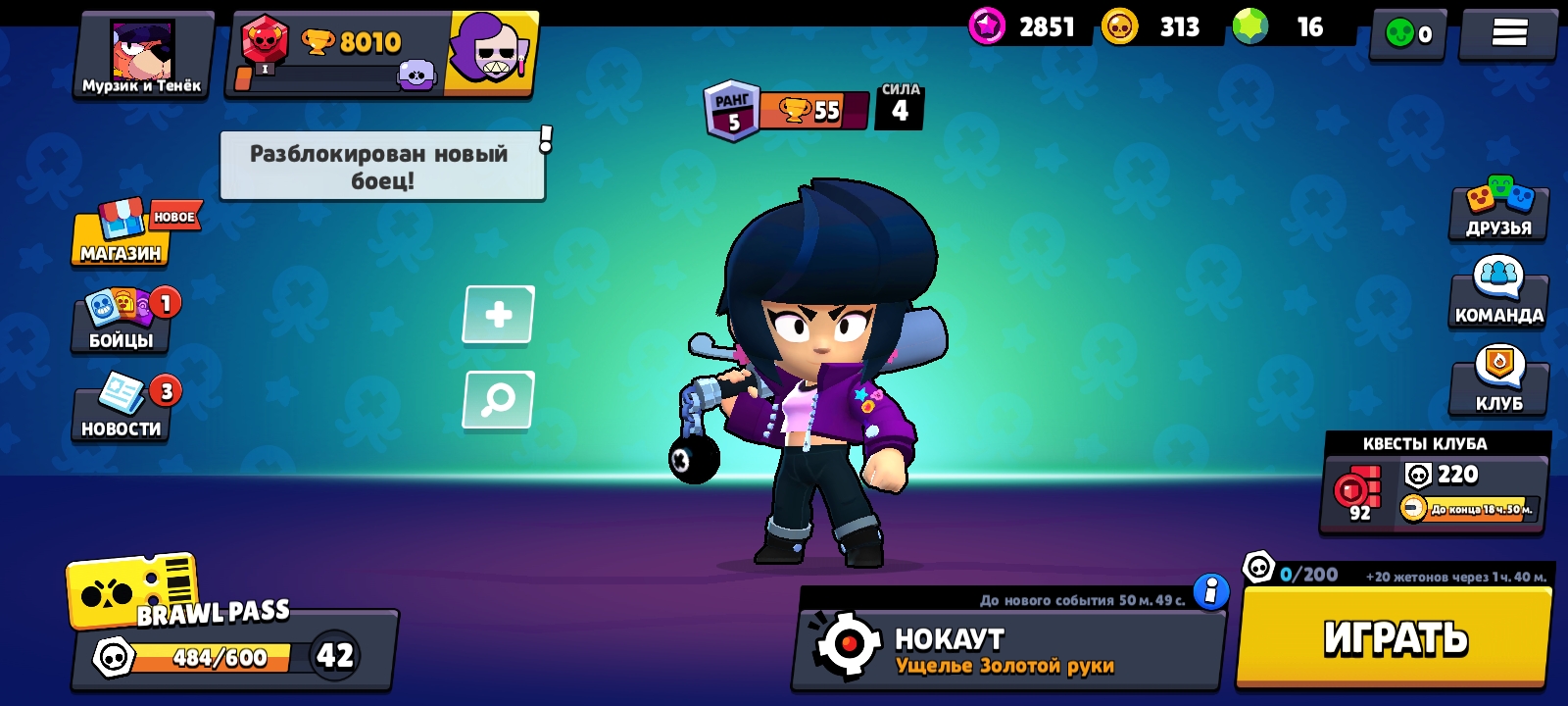This screenshot has height=706, width=1568.
Task: Open the МАГАЗИН shop
Action: pos(121,235)
